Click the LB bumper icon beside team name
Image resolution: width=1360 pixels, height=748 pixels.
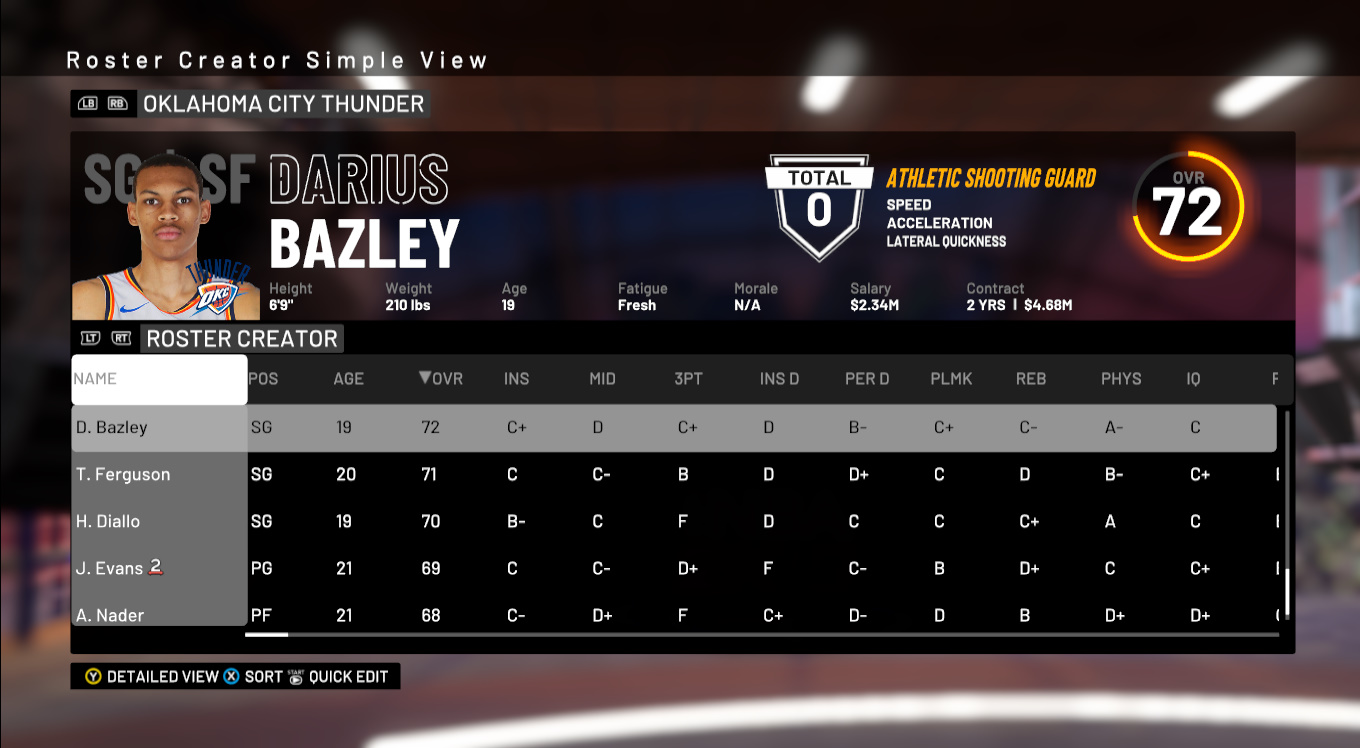tap(88, 103)
